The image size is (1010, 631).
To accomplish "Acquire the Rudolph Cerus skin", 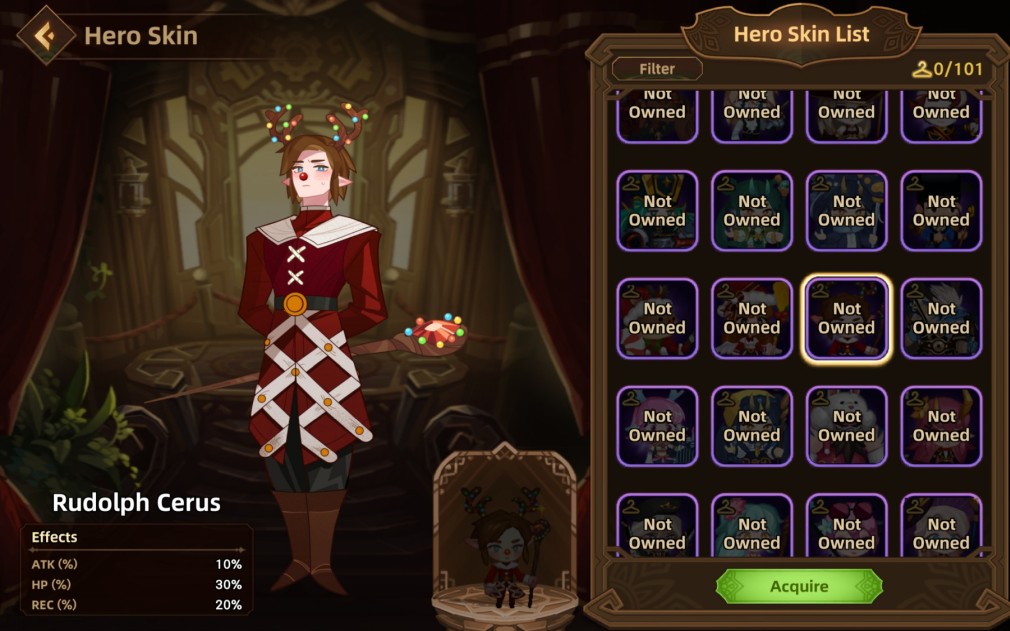I will 799,586.
